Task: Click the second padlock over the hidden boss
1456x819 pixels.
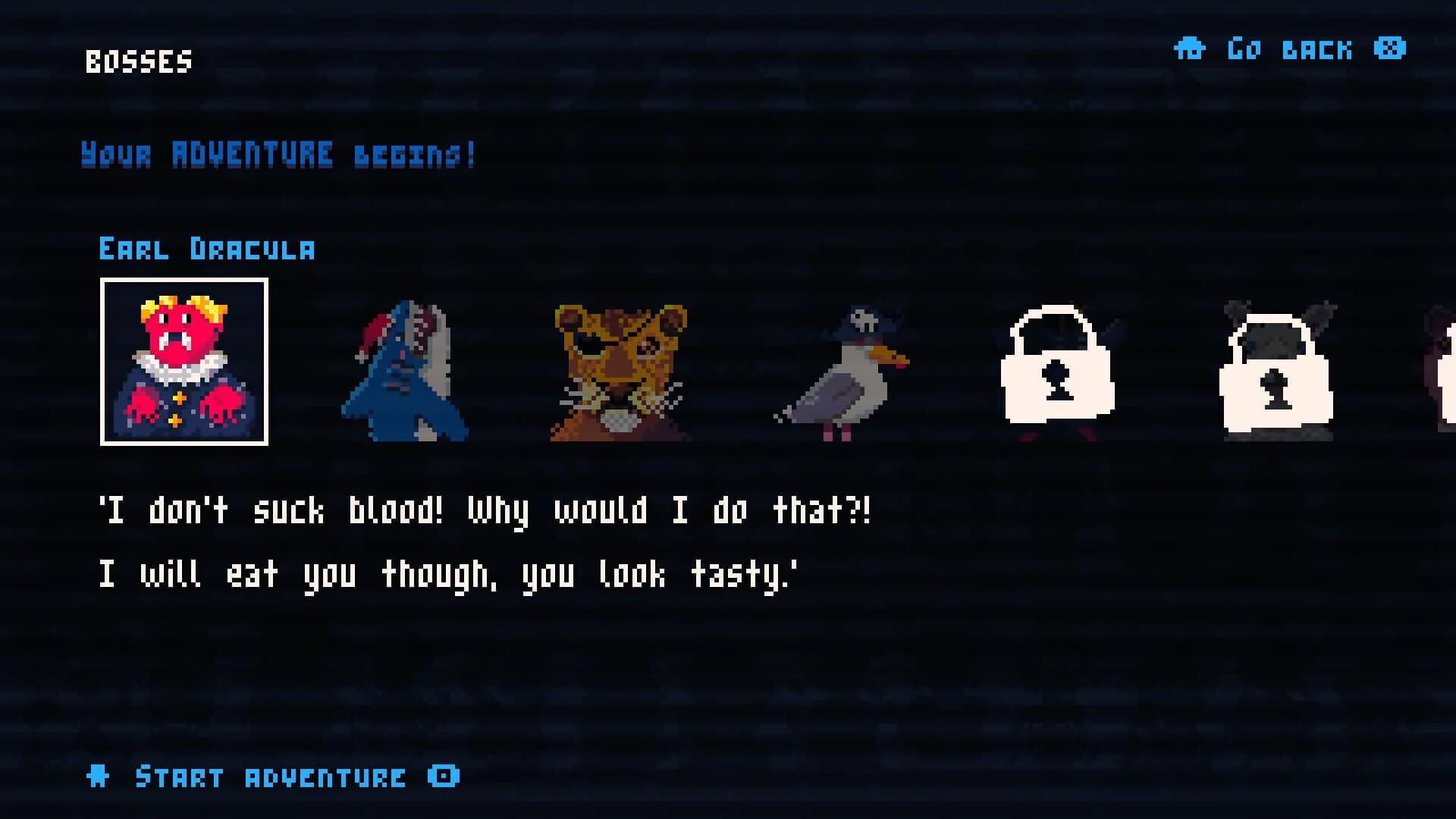Action: pyautogui.click(x=1278, y=387)
